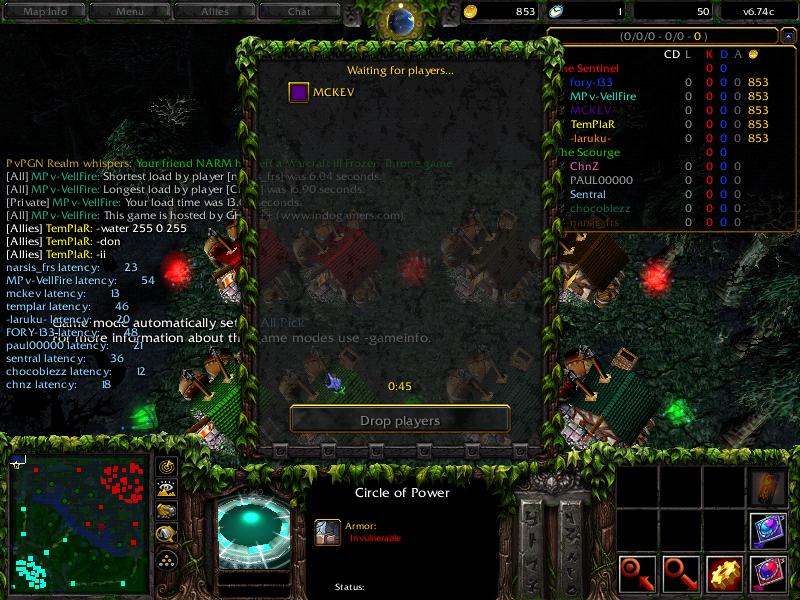Select PAUL00000 row in the scoreboard
This screenshot has width=800, height=600.
602,180
